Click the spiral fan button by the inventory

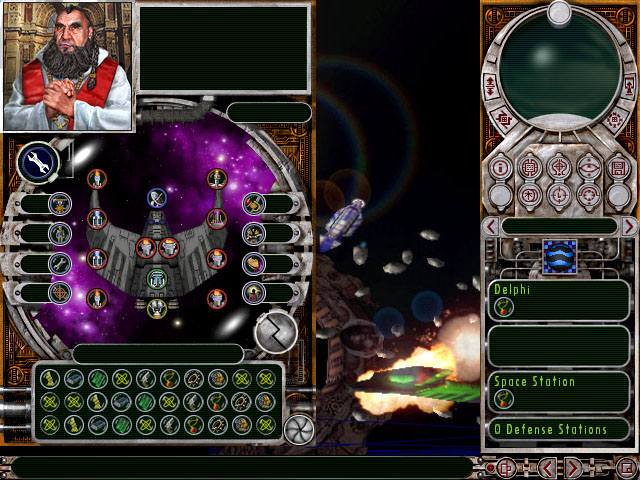point(298,428)
